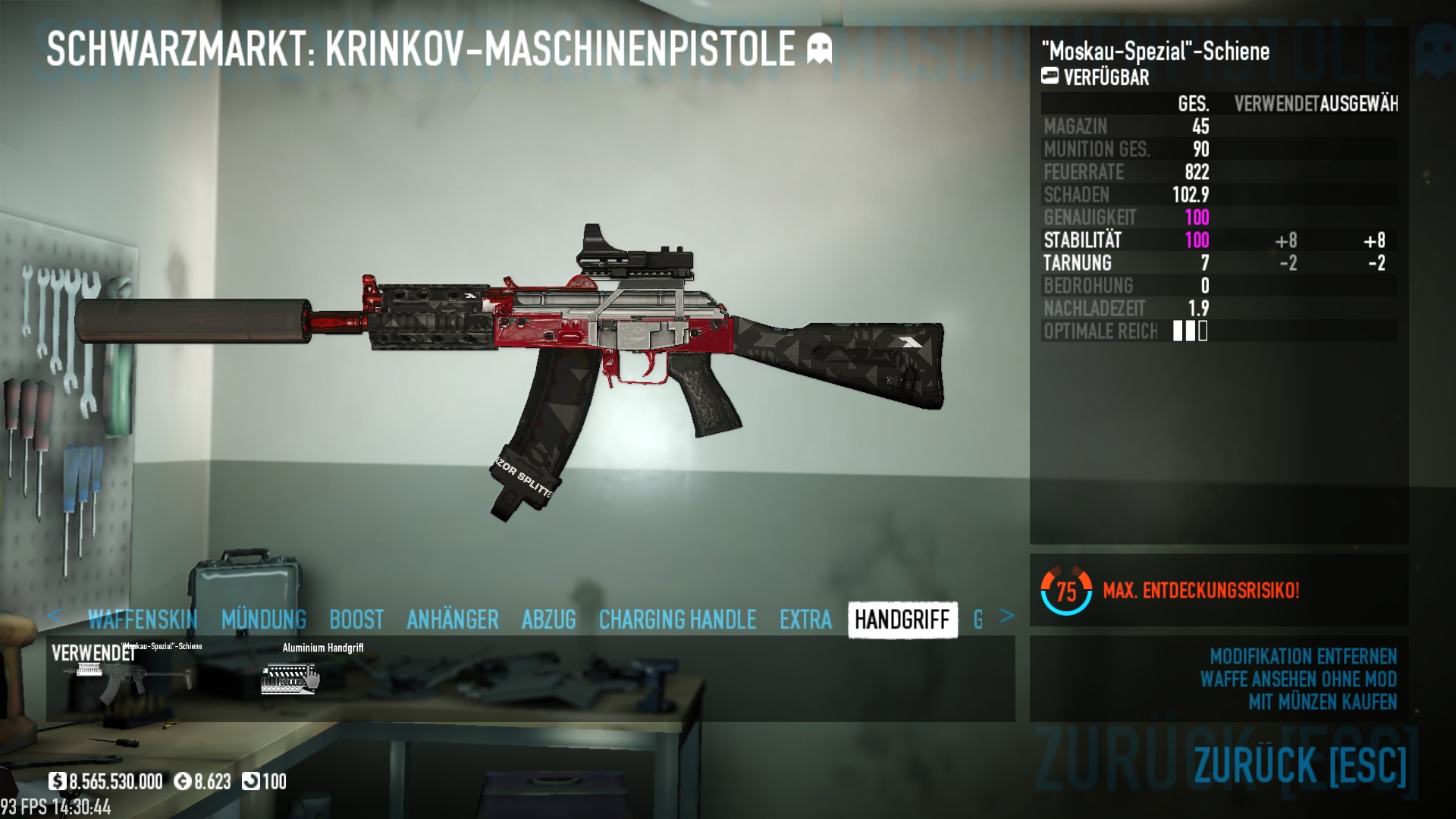Choose the Abzug tab
The height and width of the screenshot is (819, 1456).
coord(549,620)
